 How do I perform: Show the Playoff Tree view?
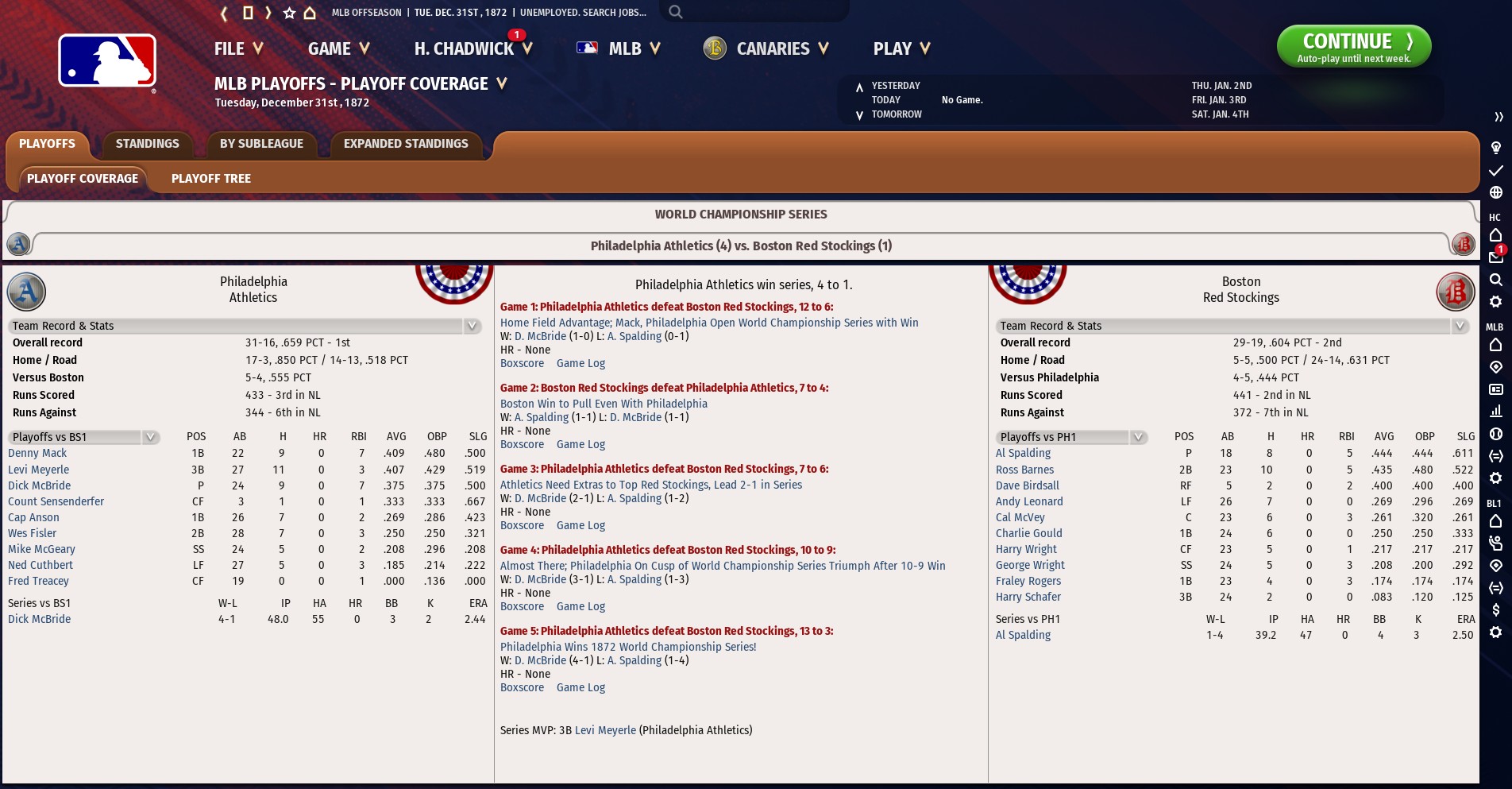[x=211, y=179]
